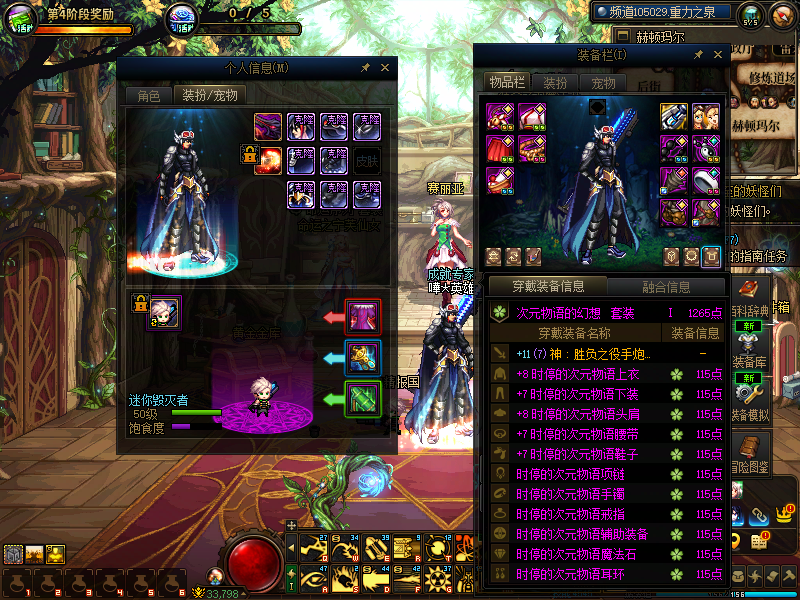Viewport: 800px width, 600px height.
Task: Close the 装备栏 equipment window
Action: [x=718, y=56]
